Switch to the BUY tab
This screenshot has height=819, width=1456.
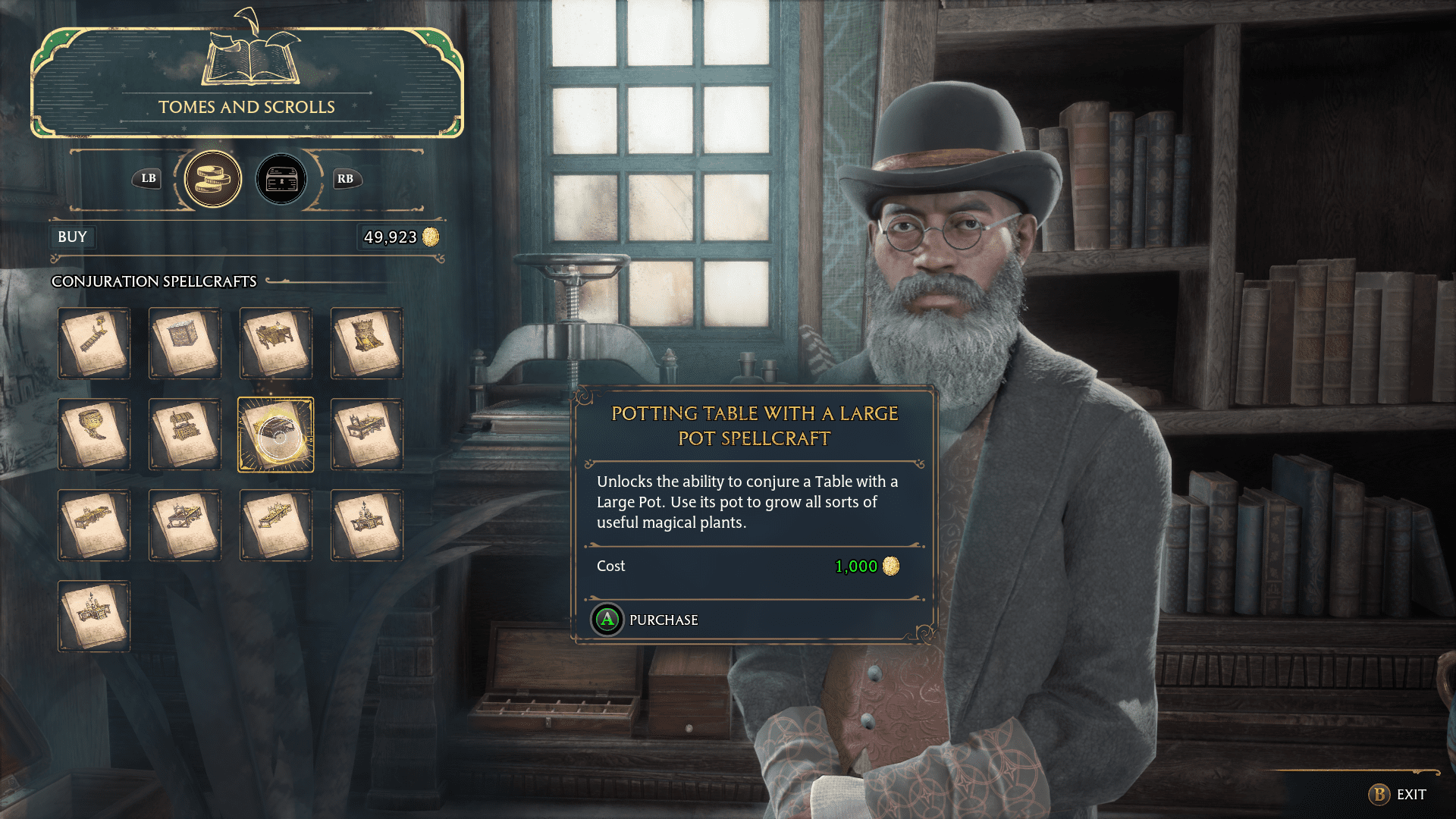click(x=72, y=237)
